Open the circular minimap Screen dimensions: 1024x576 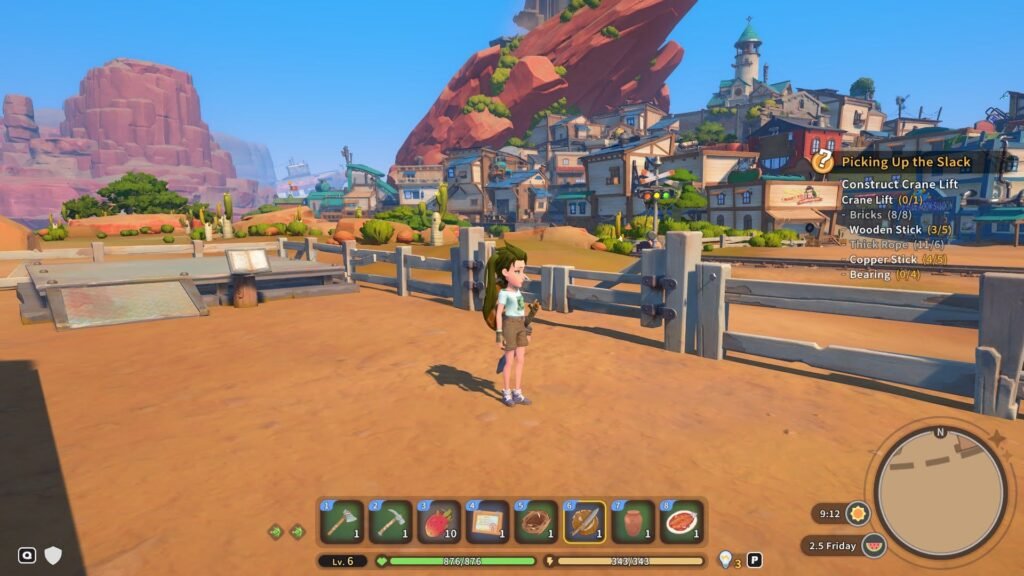click(x=940, y=492)
